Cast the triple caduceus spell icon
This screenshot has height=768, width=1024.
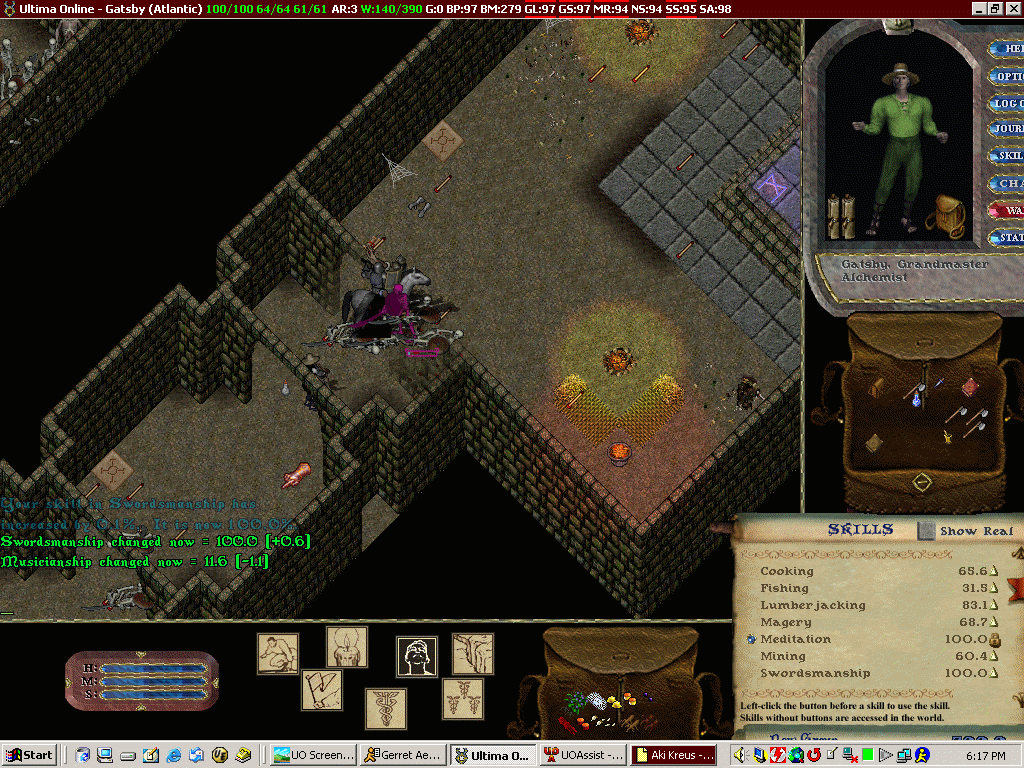click(x=463, y=698)
